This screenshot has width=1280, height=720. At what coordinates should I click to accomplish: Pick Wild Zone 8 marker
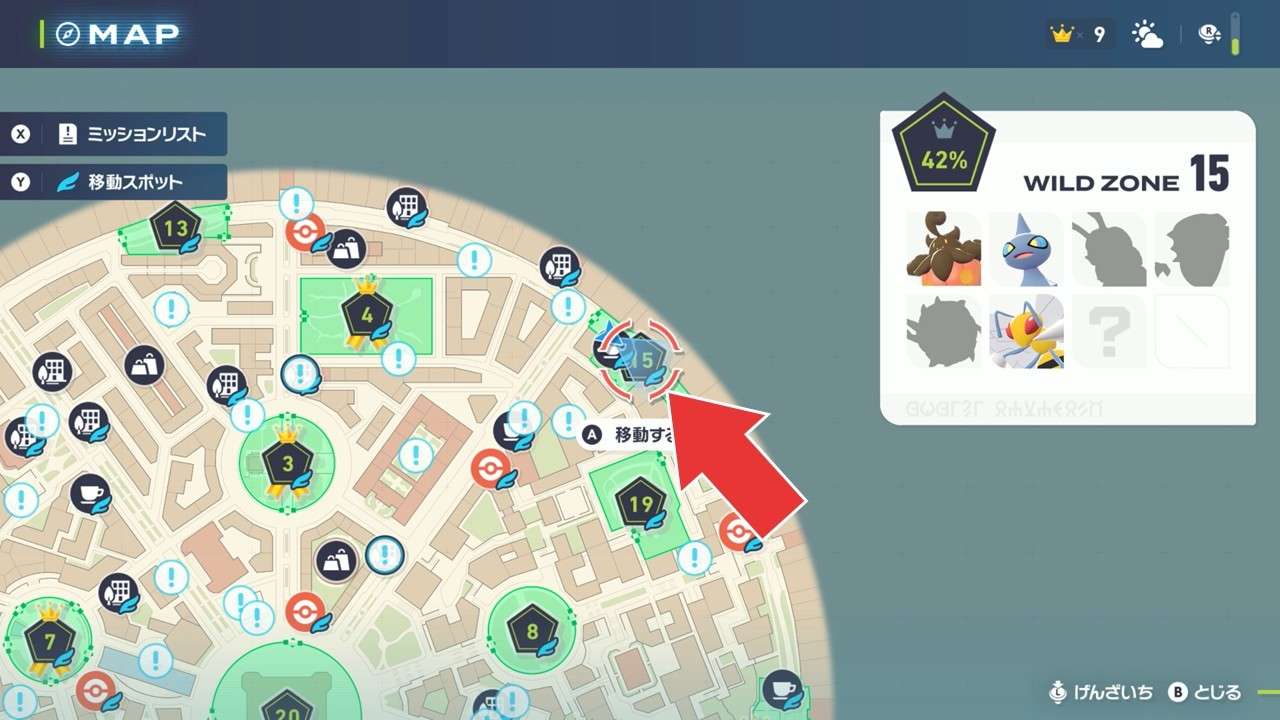tap(532, 631)
